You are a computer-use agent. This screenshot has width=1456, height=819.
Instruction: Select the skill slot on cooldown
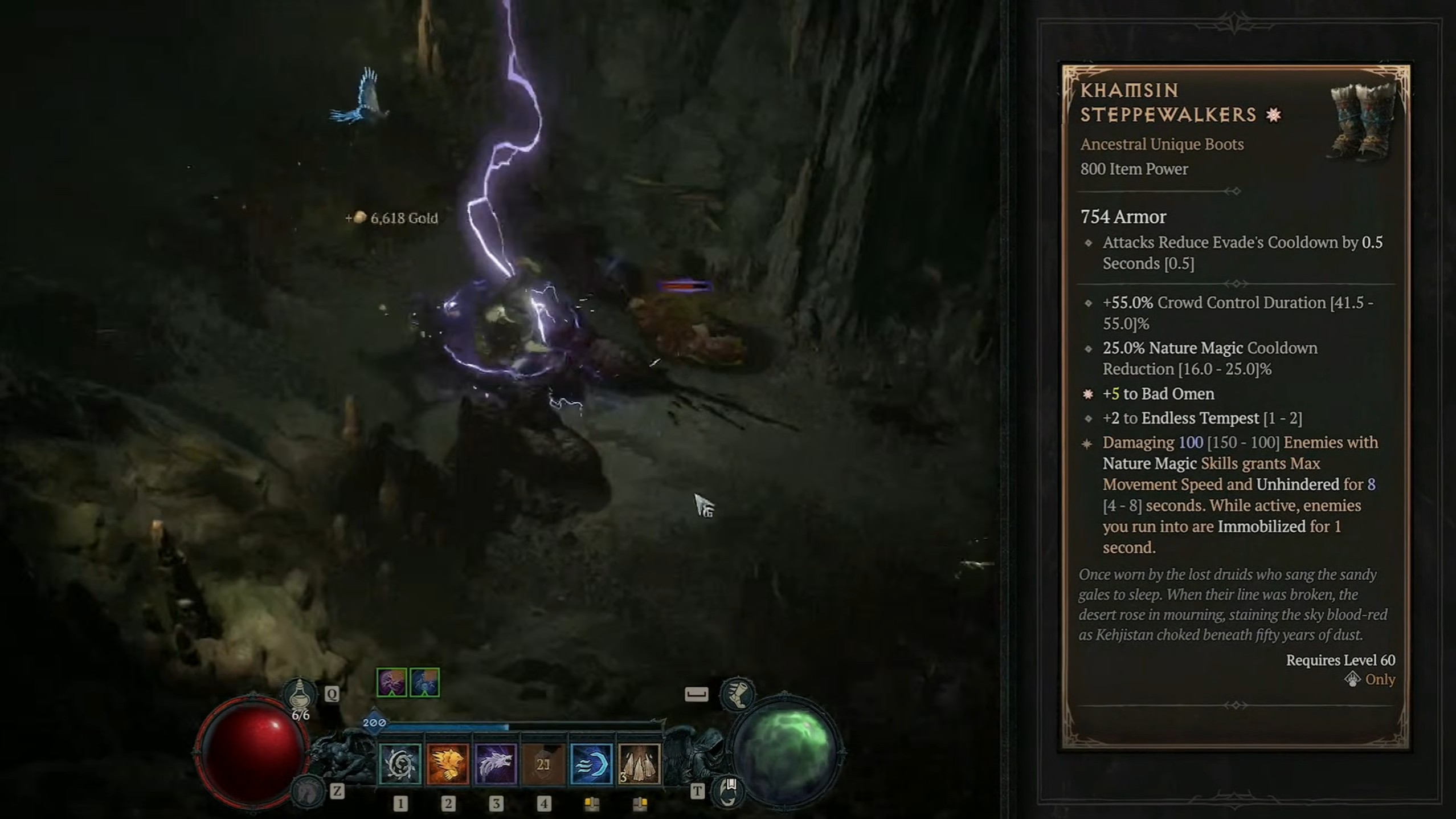click(543, 764)
